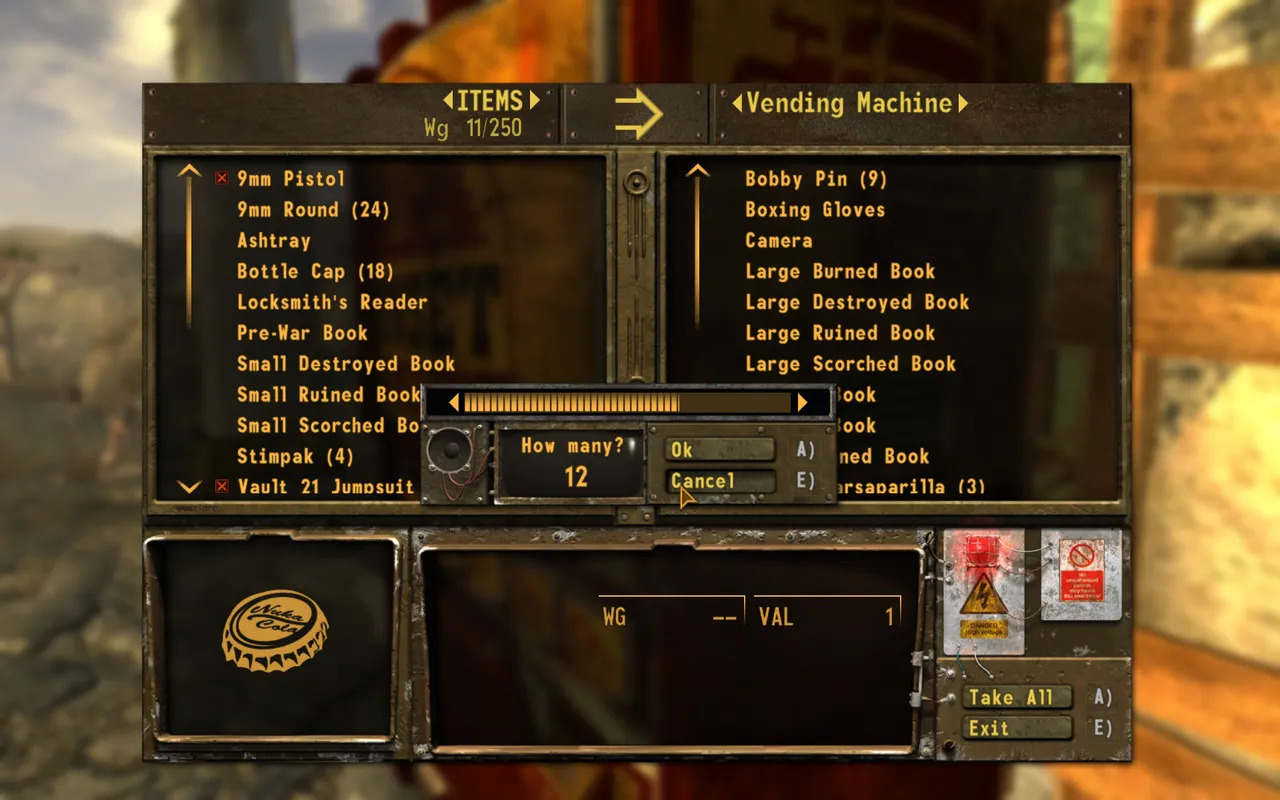Viewport: 1280px width, 800px height.
Task: Select Locksmith's Reader in inventory
Action: [x=332, y=302]
